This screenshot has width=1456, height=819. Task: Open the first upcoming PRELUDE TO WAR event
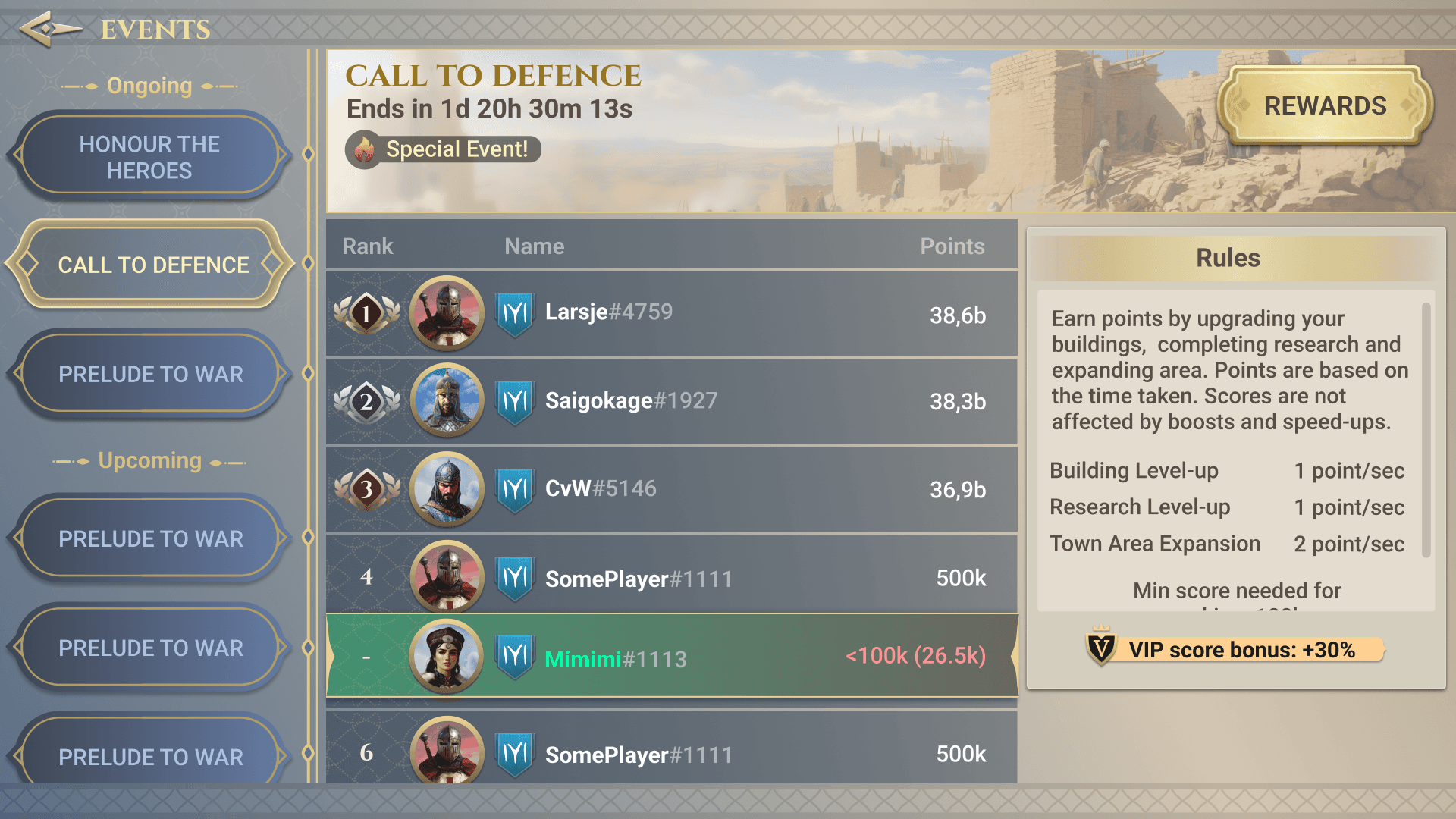(x=152, y=538)
